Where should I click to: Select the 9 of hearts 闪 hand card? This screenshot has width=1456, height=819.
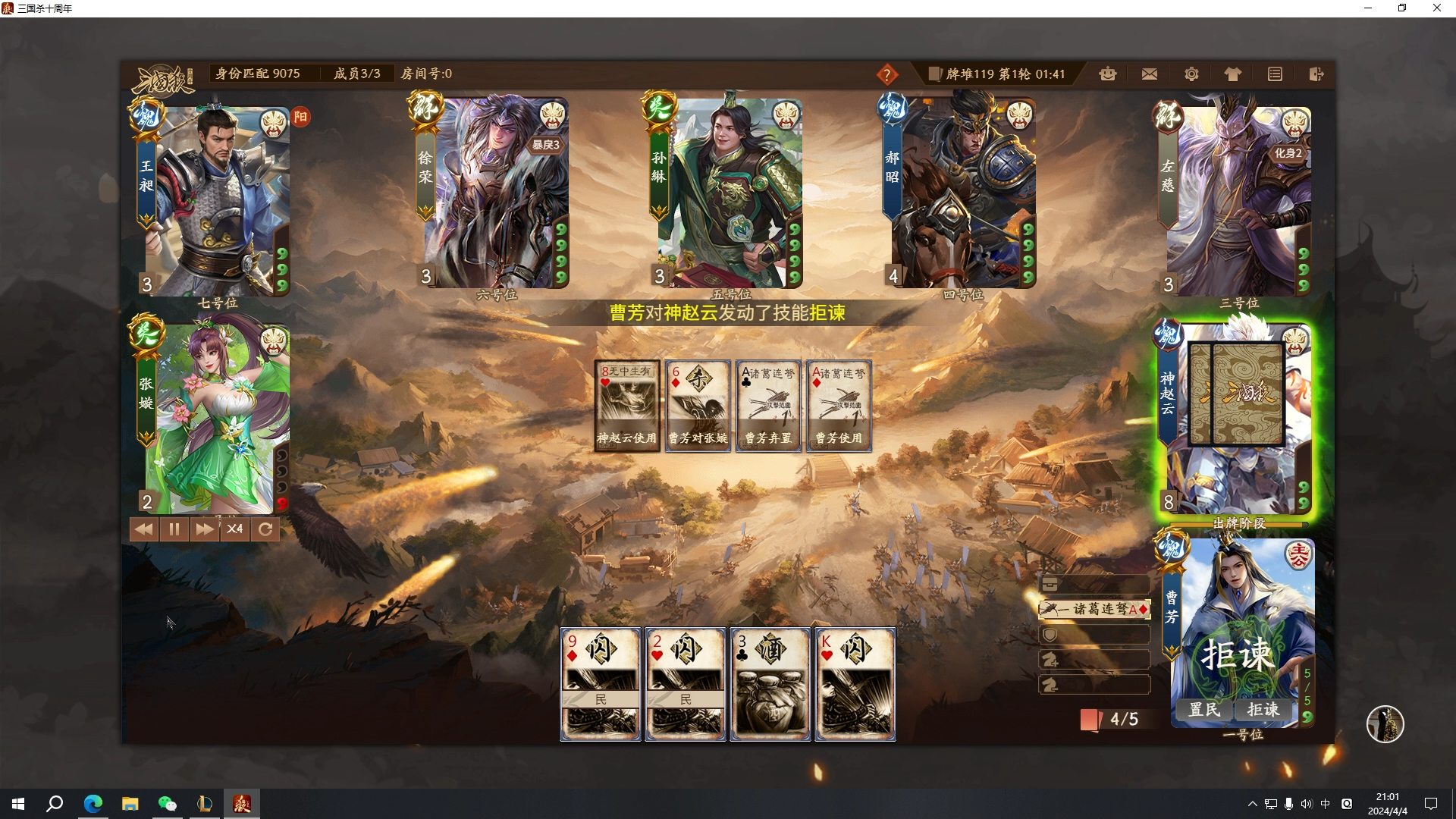pyautogui.click(x=600, y=682)
